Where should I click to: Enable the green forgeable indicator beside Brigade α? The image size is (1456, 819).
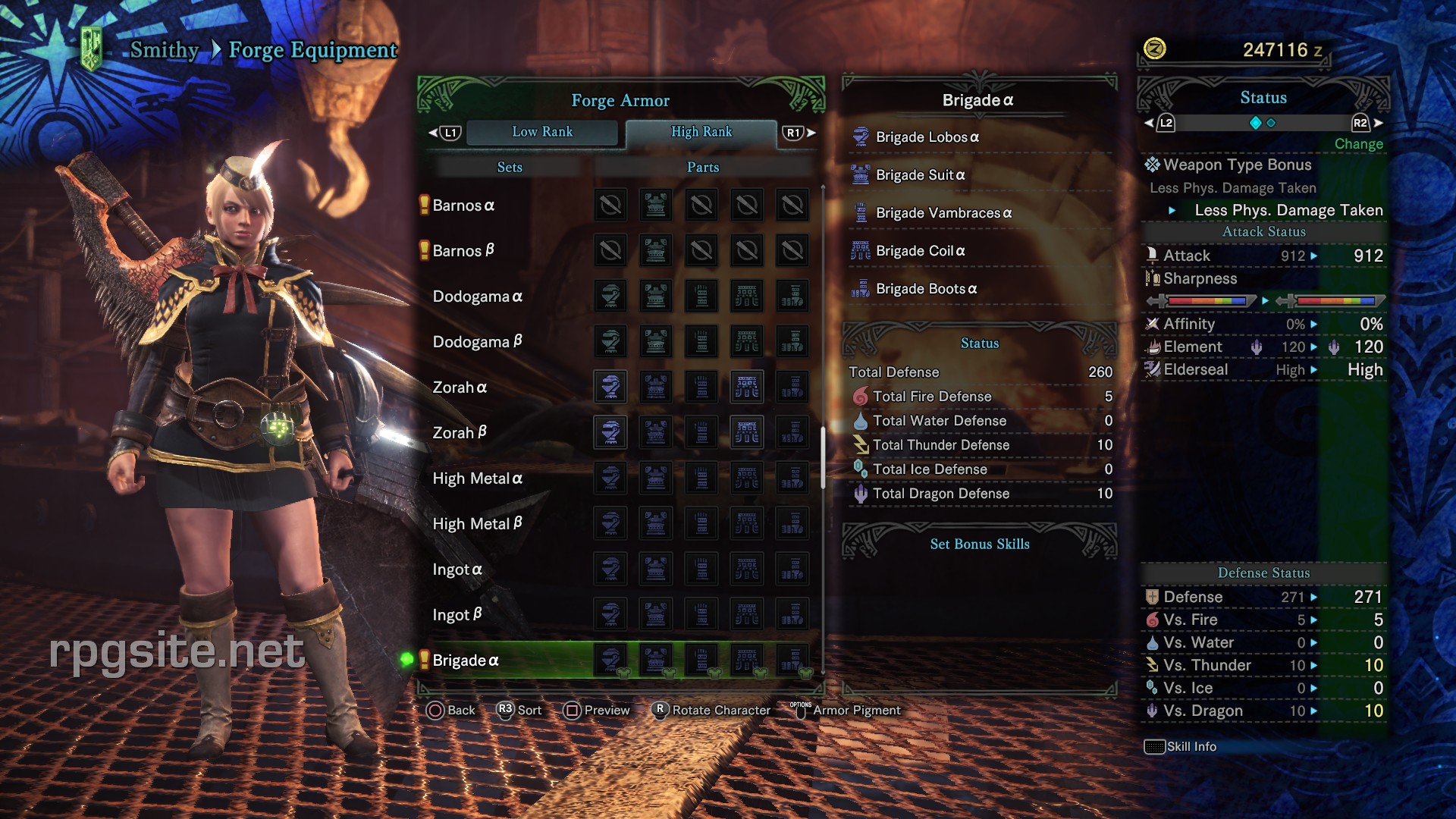(406, 661)
